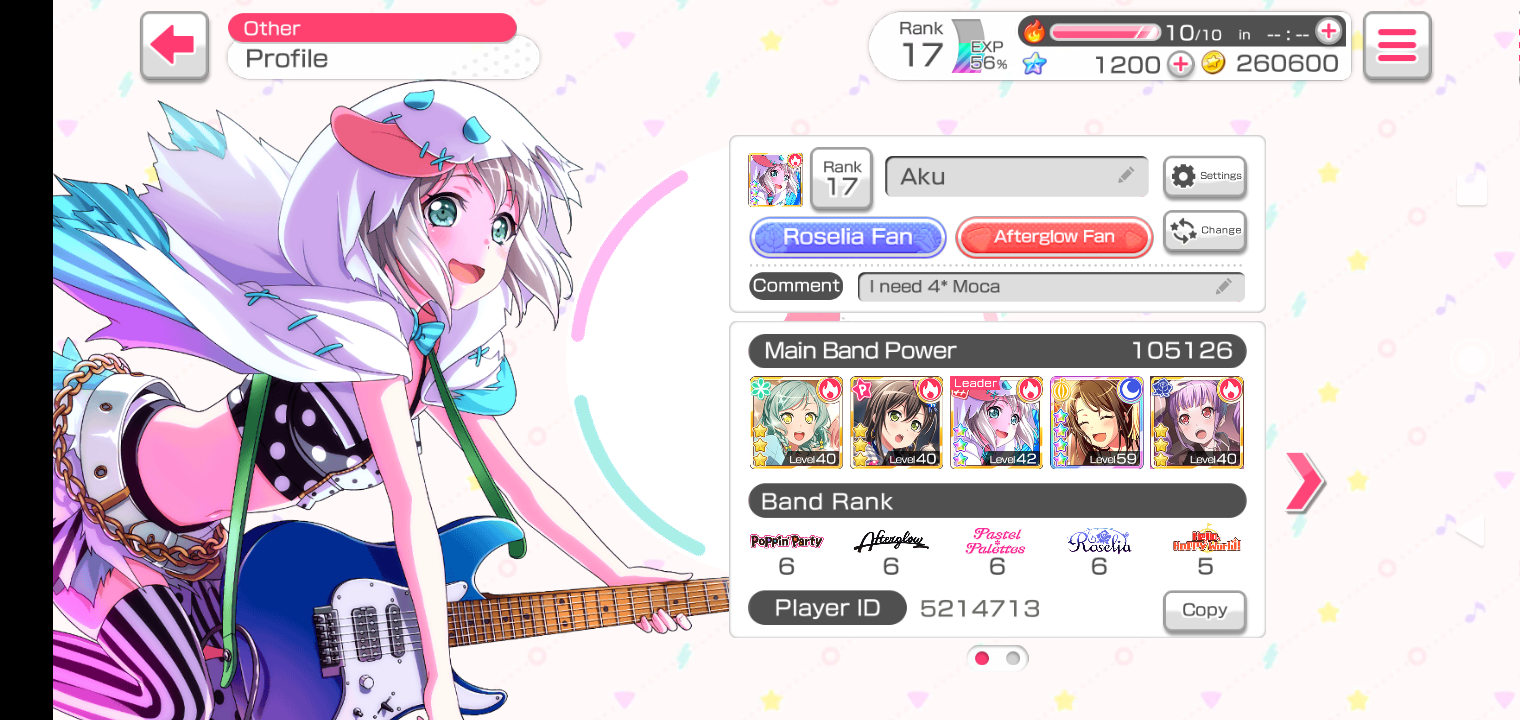The width and height of the screenshot is (1520, 720).
Task: Add stars with the plus button
Action: 1181,64
